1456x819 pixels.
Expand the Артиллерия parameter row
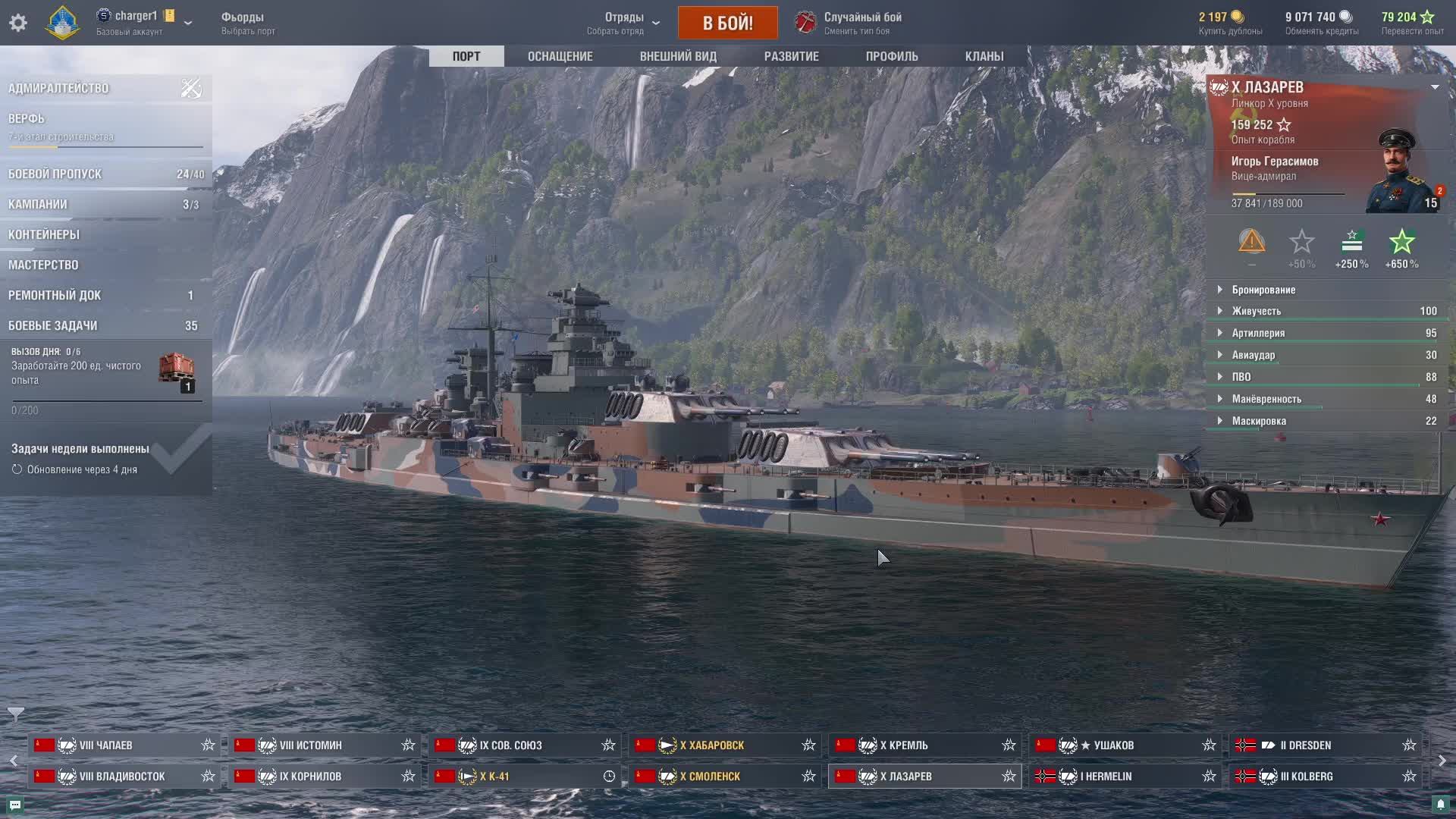point(1258,333)
